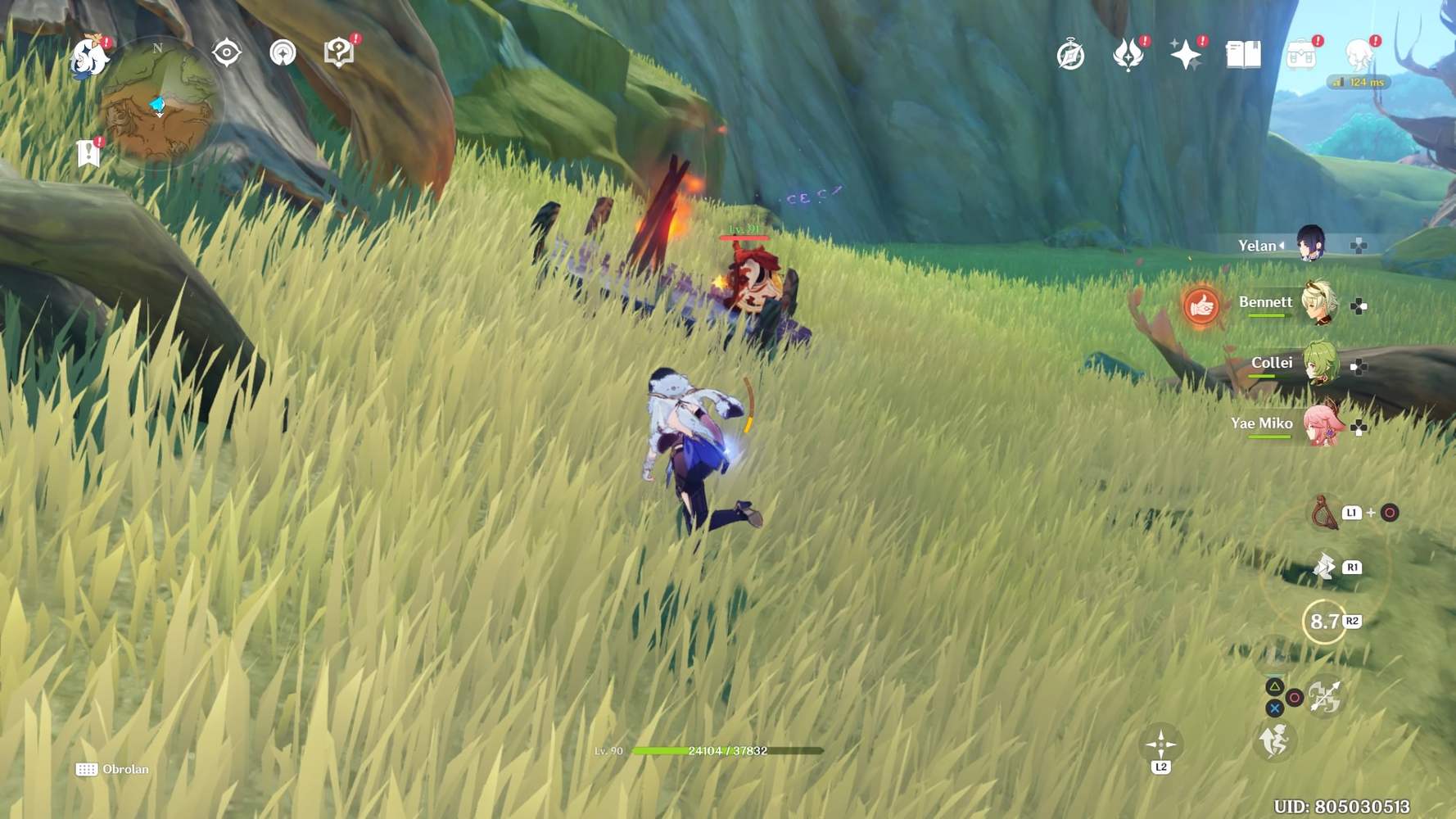The height and width of the screenshot is (819, 1456).
Task: Trigger Bennett's red burst icon
Action: 1201,306
